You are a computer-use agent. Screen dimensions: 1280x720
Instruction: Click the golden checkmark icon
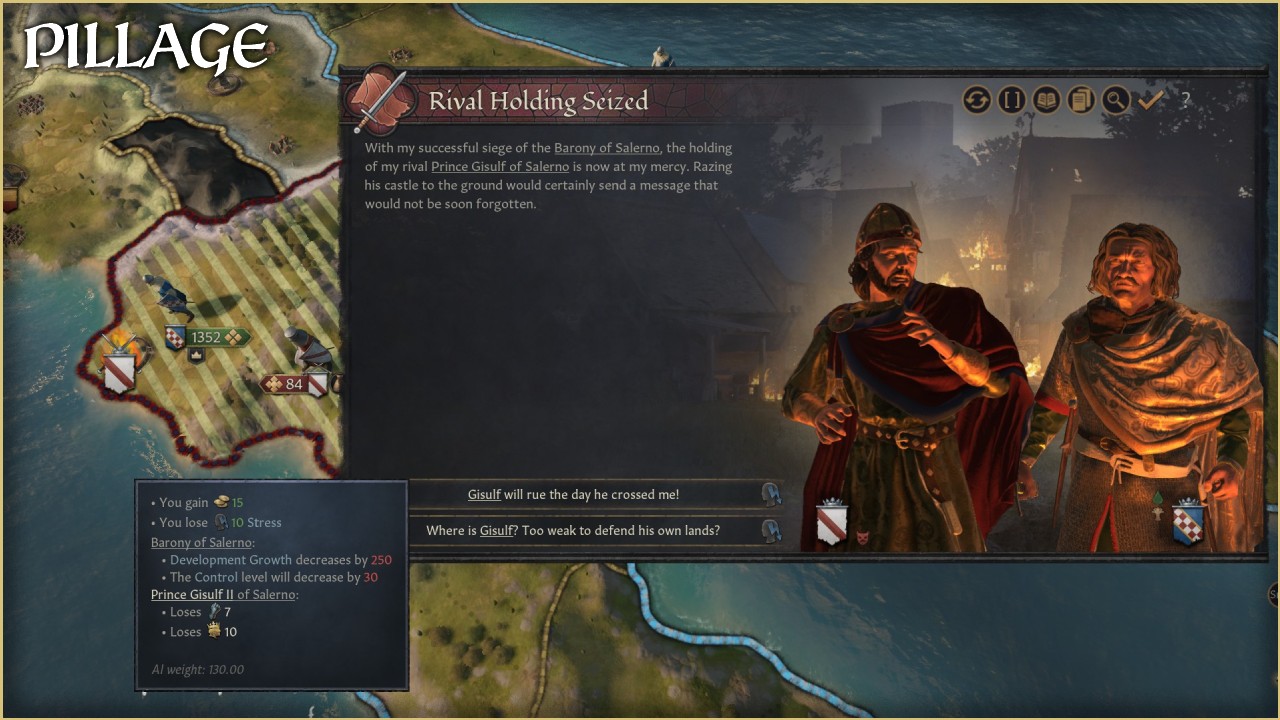coord(1149,100)
